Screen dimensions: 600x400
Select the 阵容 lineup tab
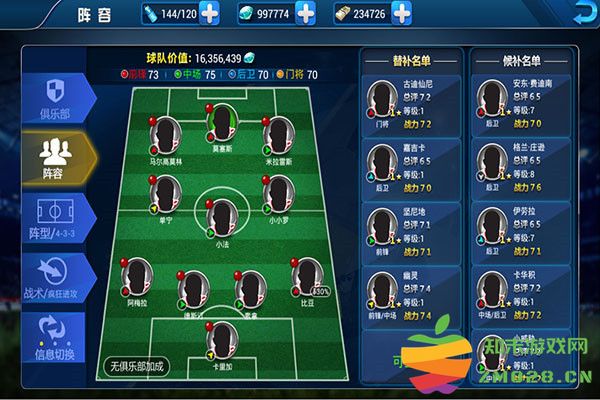tap(50, 155)
